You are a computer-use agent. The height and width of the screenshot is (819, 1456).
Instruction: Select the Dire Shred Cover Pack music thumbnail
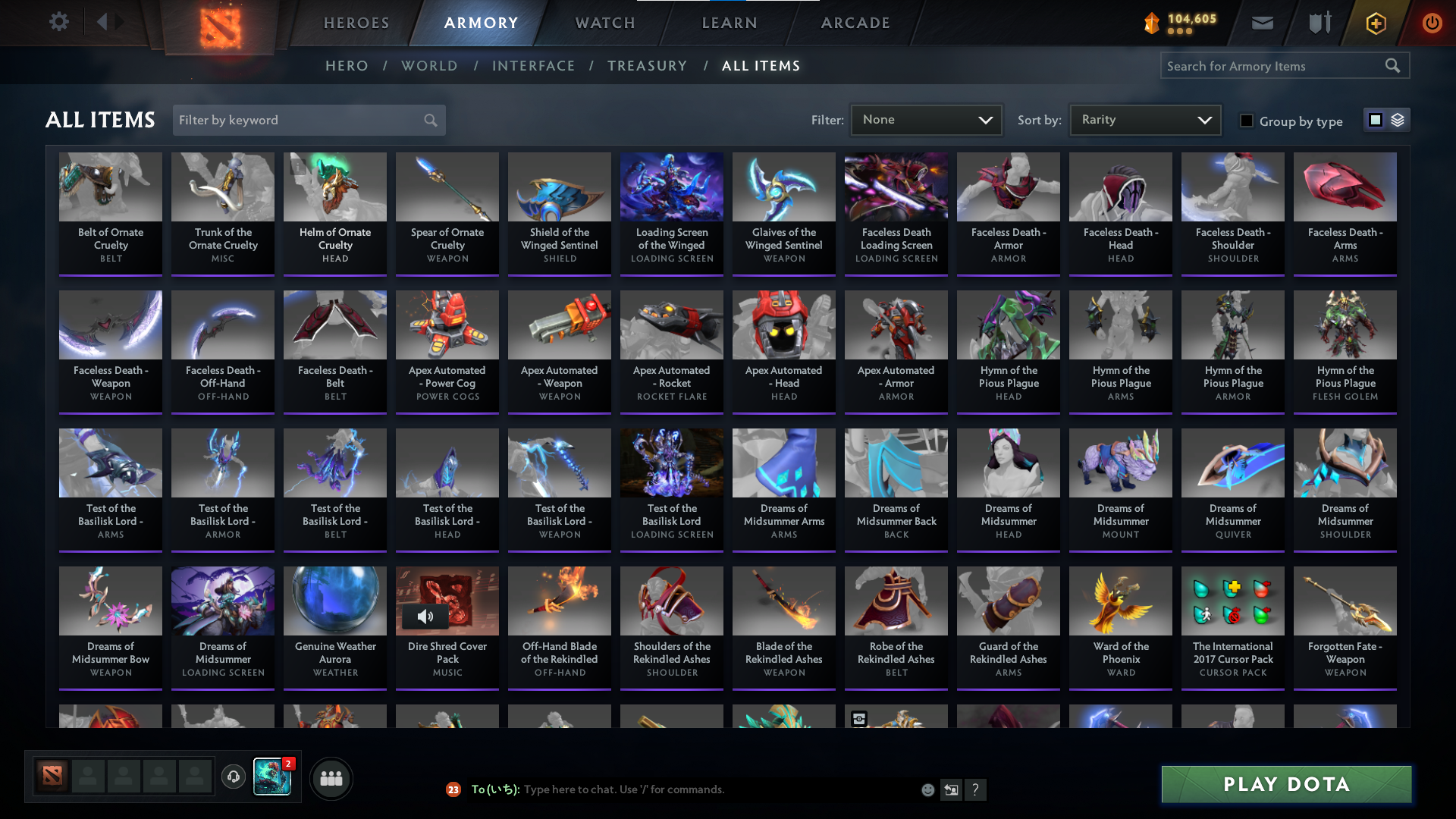tap(447, 601)
